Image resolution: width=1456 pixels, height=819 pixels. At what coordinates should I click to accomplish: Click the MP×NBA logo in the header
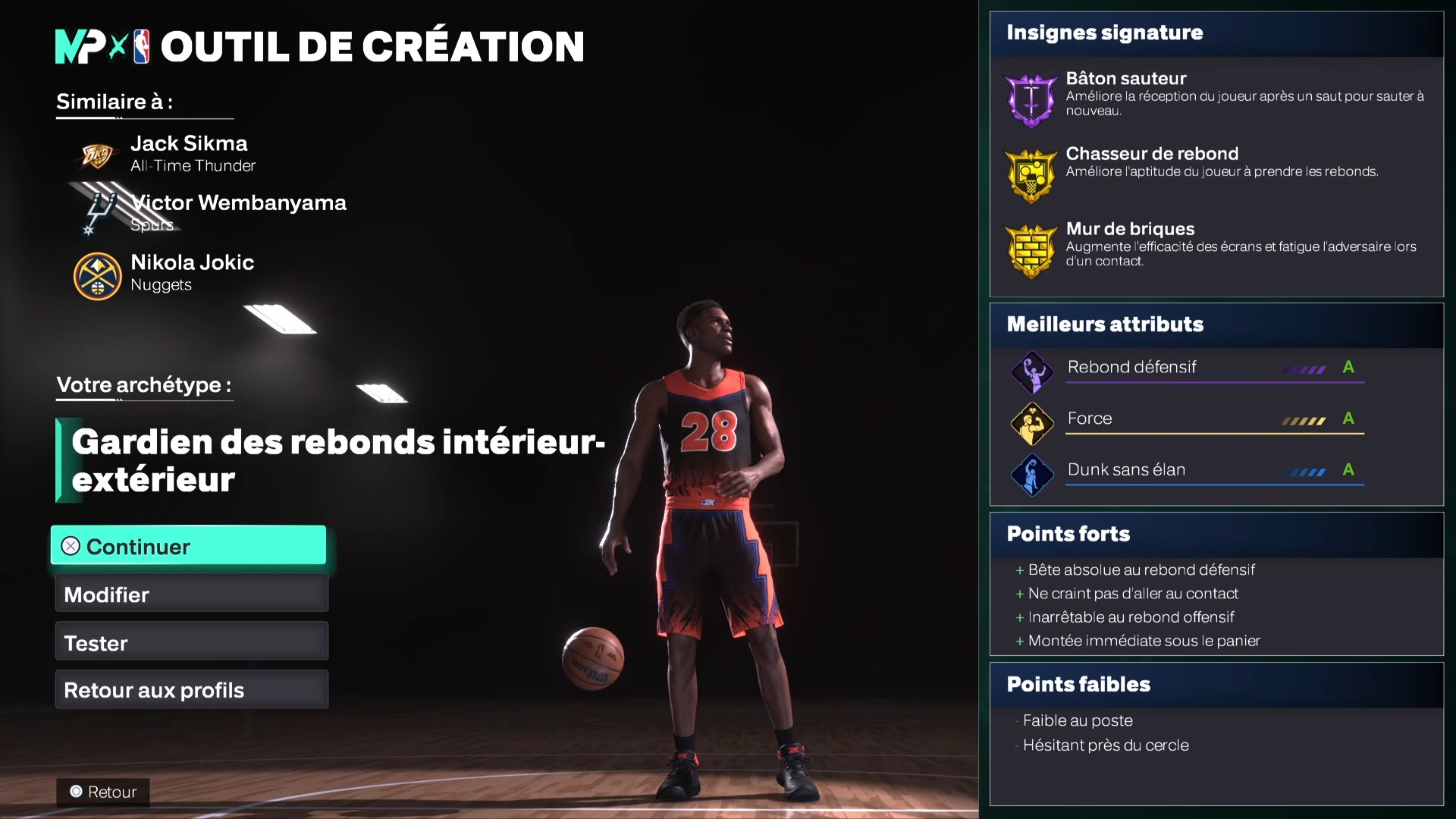pyautogui.click(x=101, y=47)
